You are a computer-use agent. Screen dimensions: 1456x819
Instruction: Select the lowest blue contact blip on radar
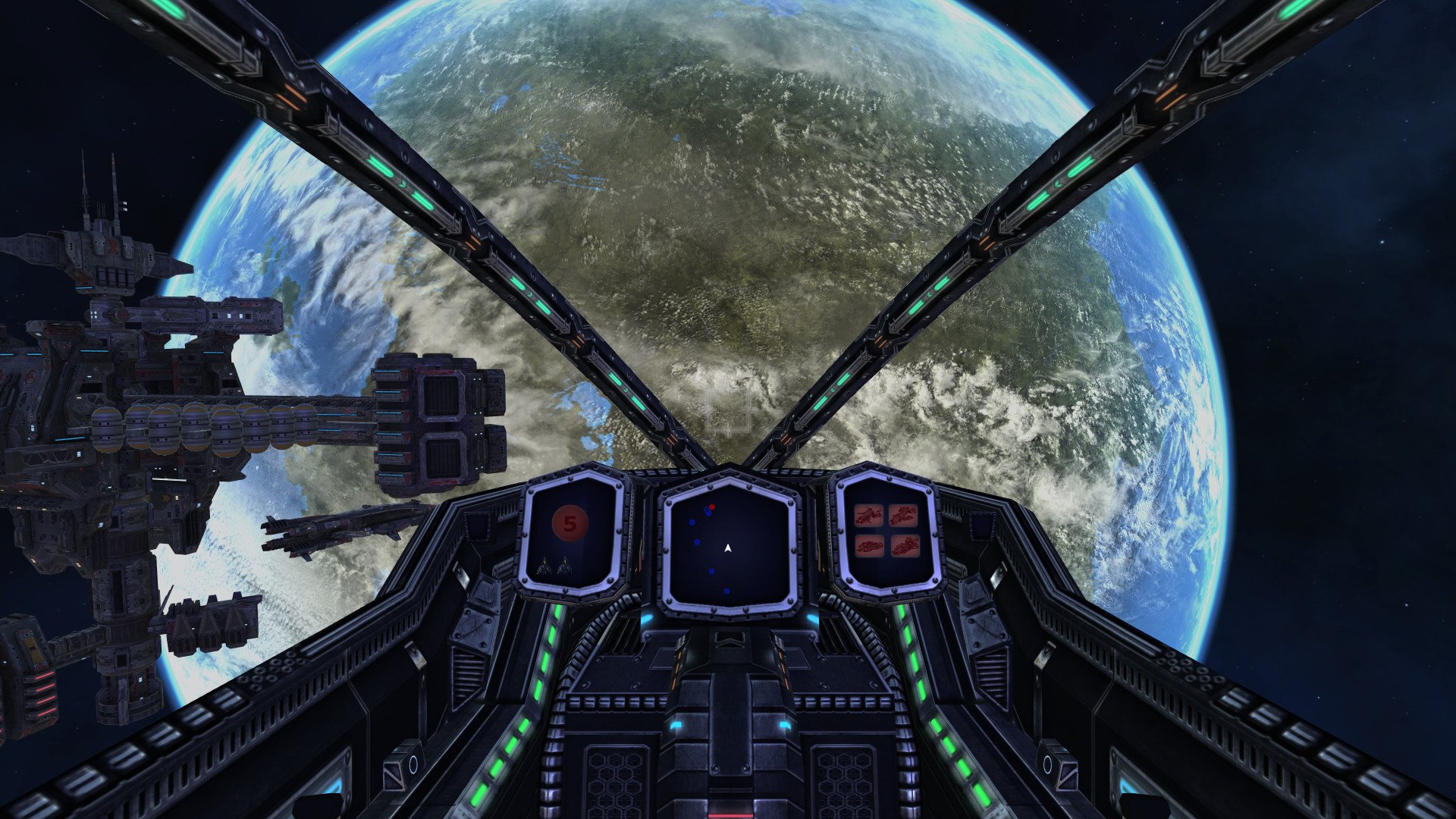click(726, 591)
